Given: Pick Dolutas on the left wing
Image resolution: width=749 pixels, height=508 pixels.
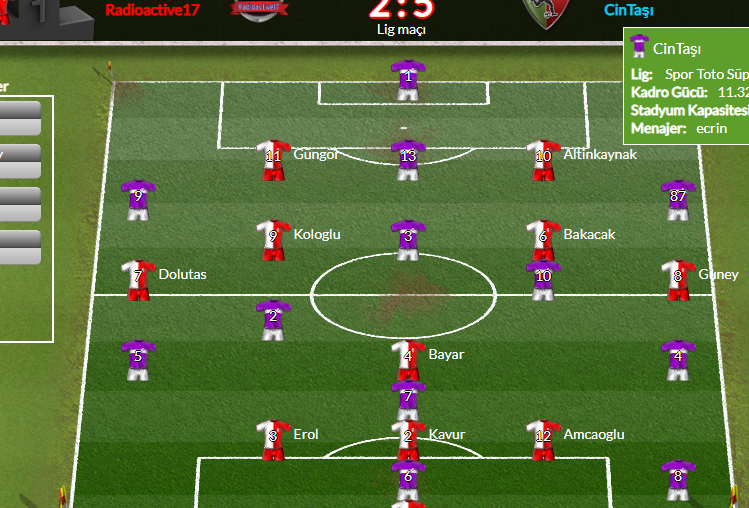Looking at the screenshot, I should coord(138,279).
